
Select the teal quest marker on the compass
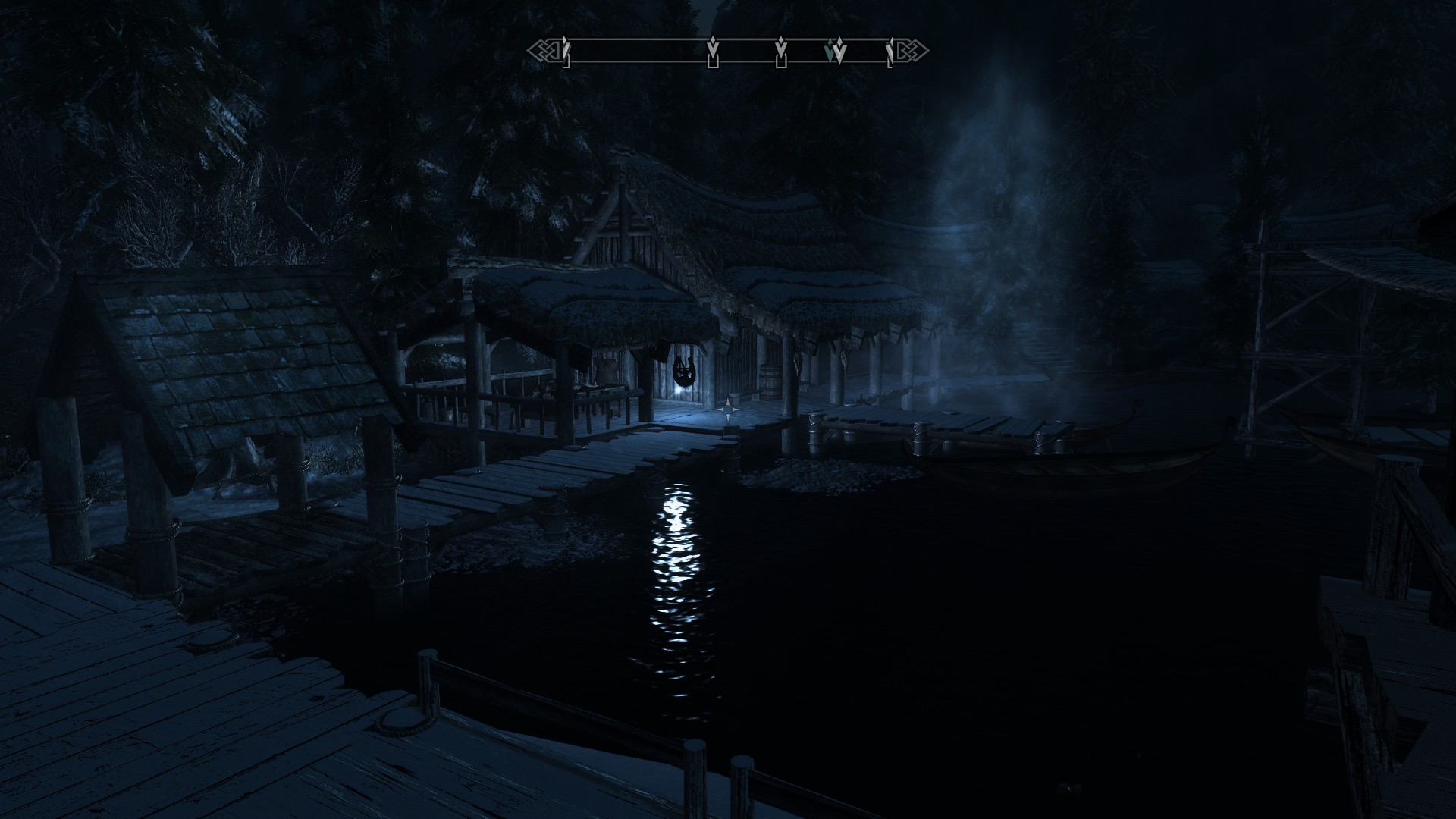tap(831, 52)
